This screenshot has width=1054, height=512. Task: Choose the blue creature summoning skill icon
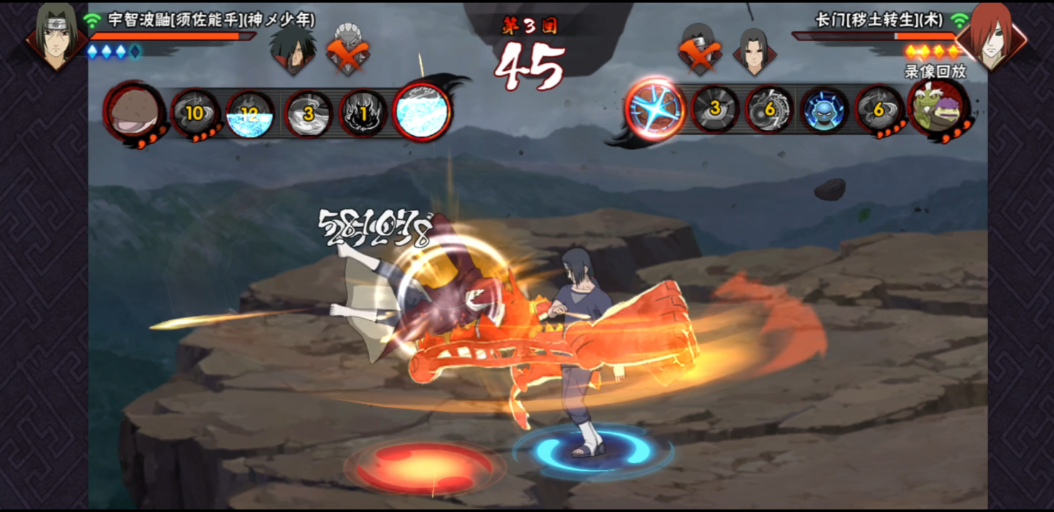click(825, 110)
